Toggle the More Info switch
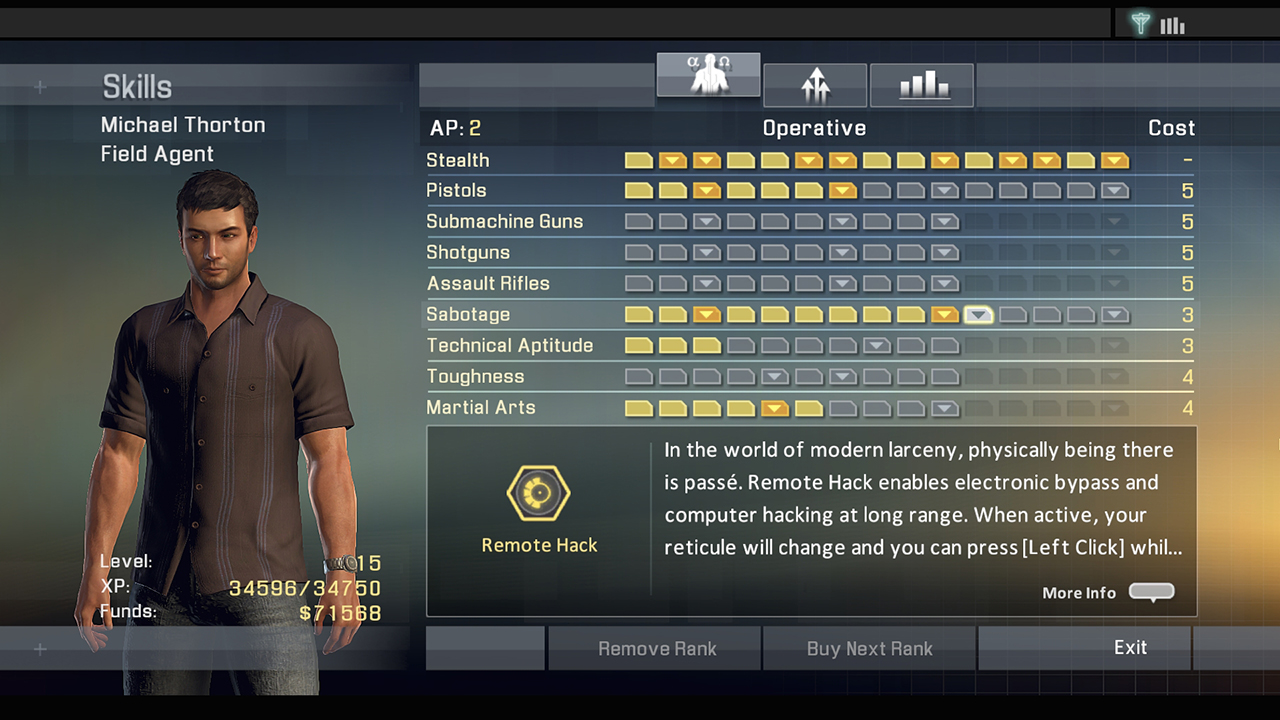The image size is (1280, 720). tap(1151, 592)
